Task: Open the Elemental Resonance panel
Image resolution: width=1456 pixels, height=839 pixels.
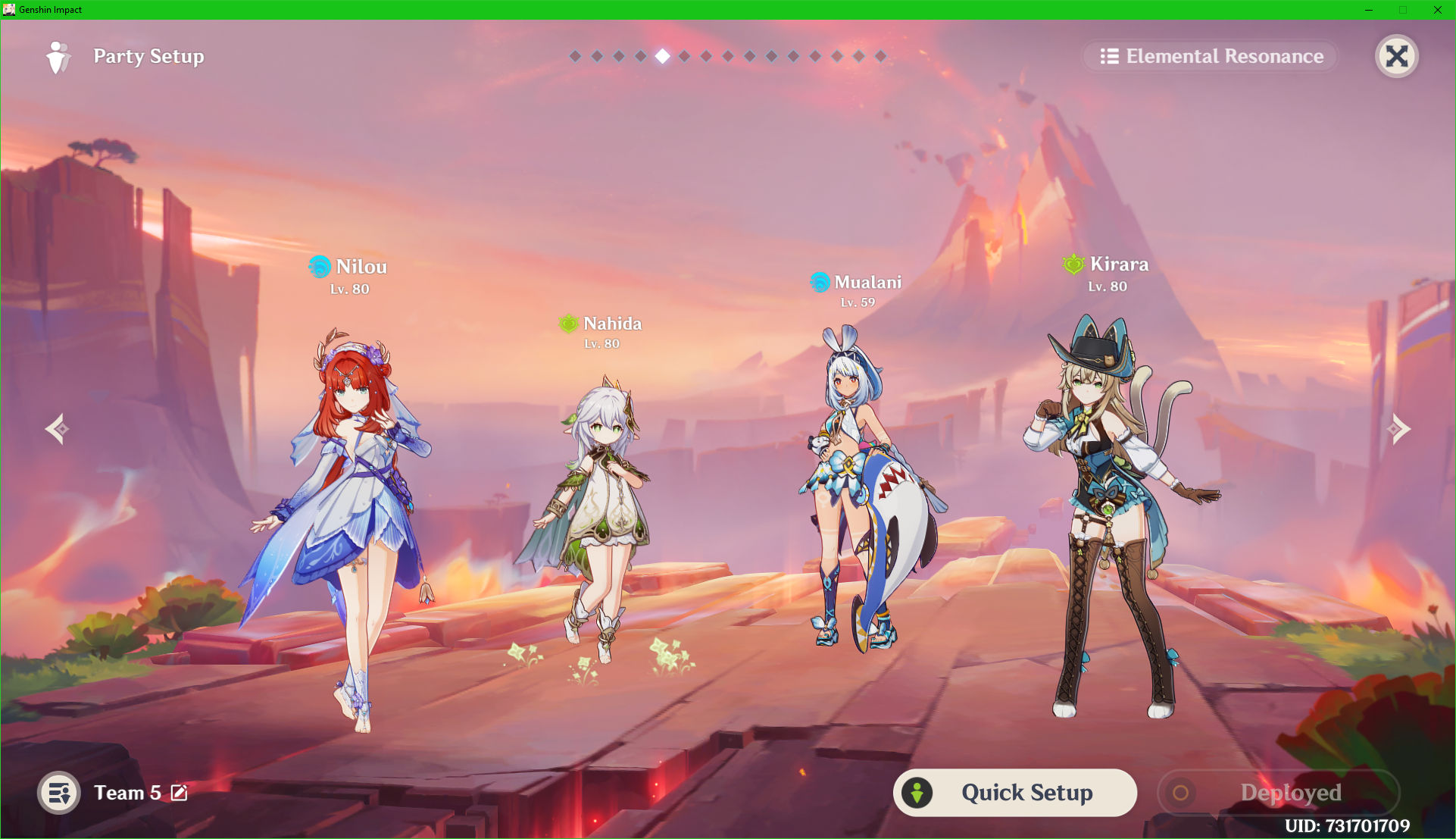Action: [1210, 55]
